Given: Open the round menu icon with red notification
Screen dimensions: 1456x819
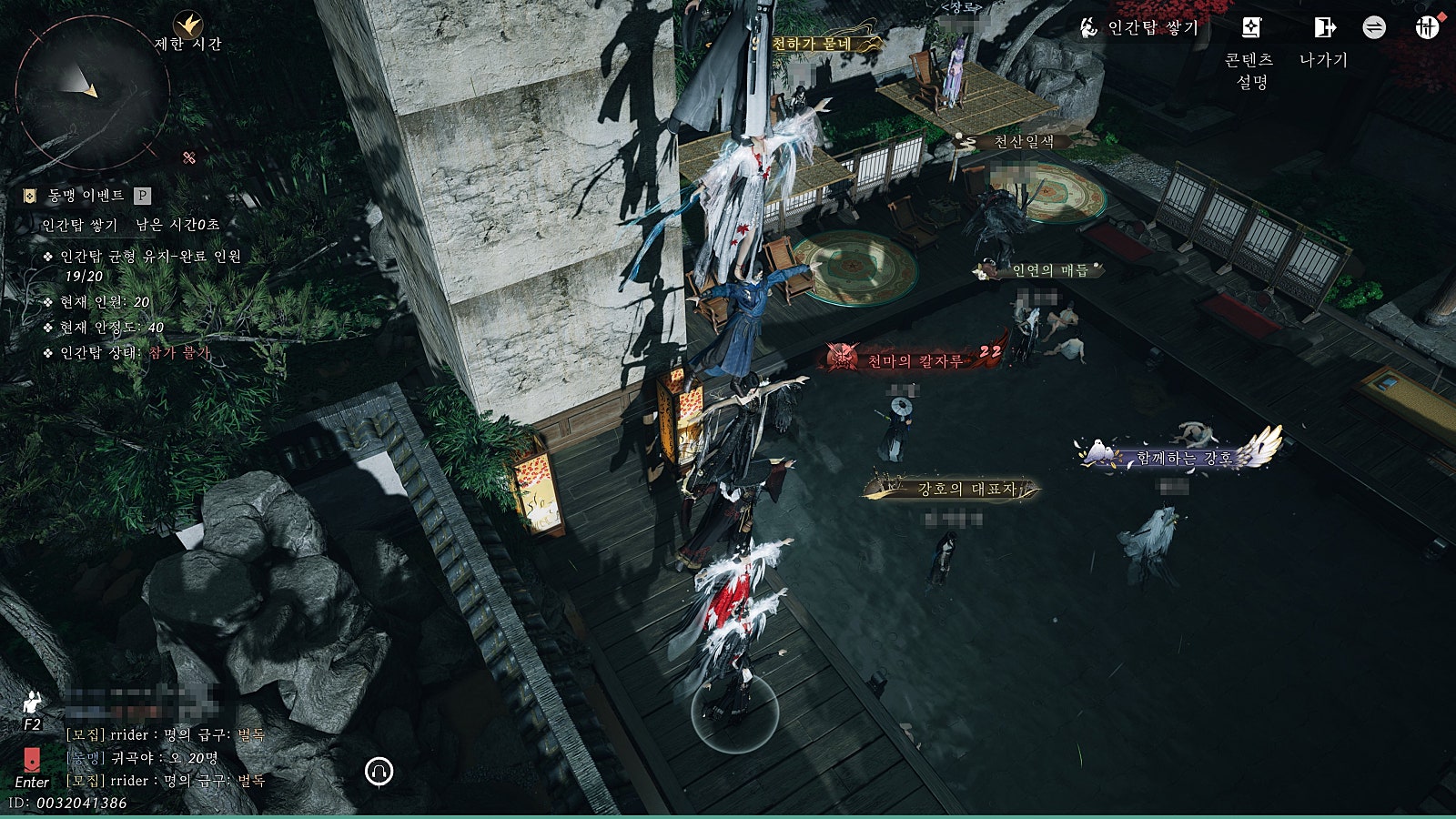Looking at the screenshot, I should [1426, 27].
